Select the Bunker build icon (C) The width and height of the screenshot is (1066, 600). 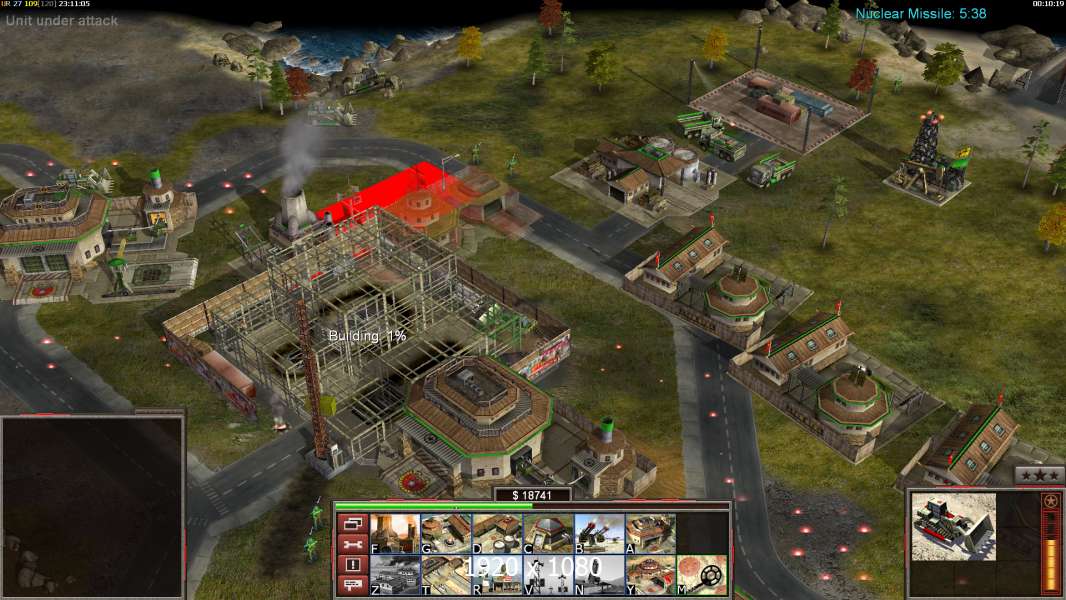548,534
